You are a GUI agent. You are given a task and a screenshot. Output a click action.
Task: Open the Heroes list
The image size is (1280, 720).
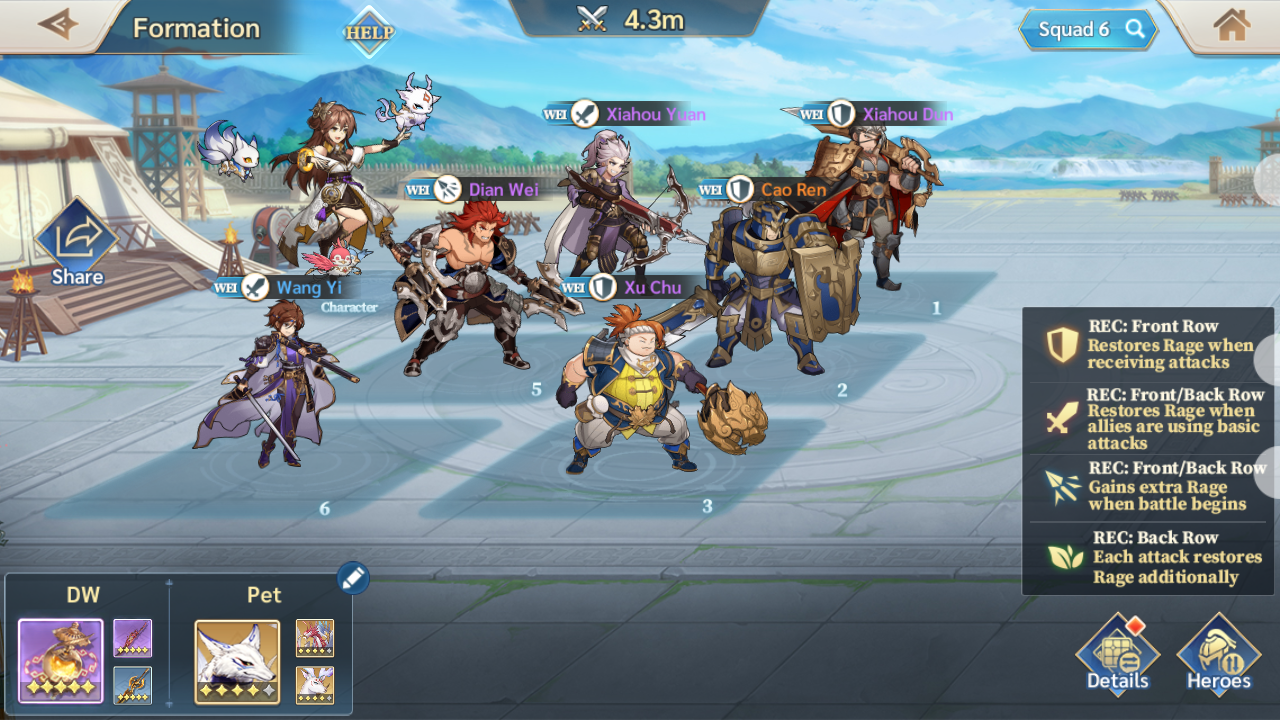click(x=1218, y=656)
